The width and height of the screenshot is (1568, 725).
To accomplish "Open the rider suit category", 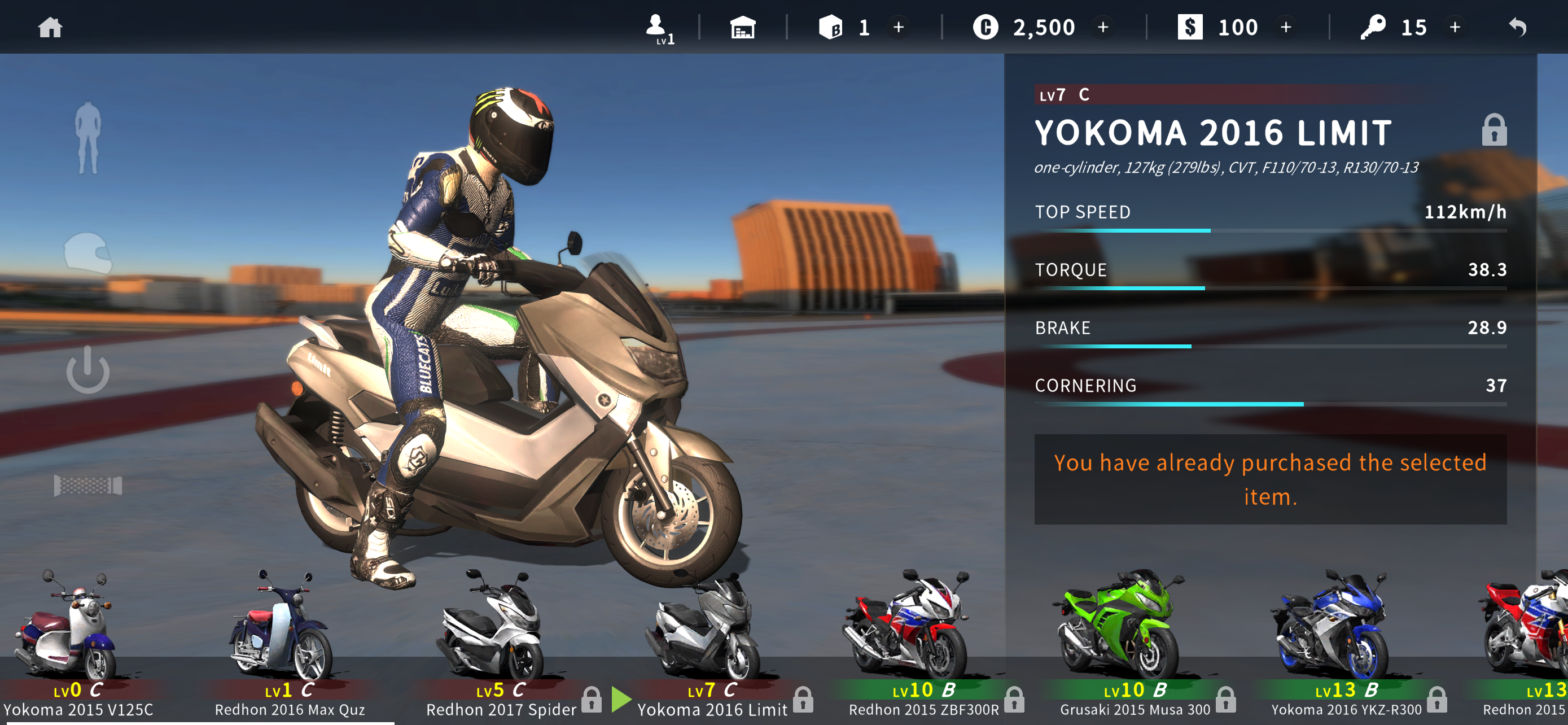I will (87, 138).
